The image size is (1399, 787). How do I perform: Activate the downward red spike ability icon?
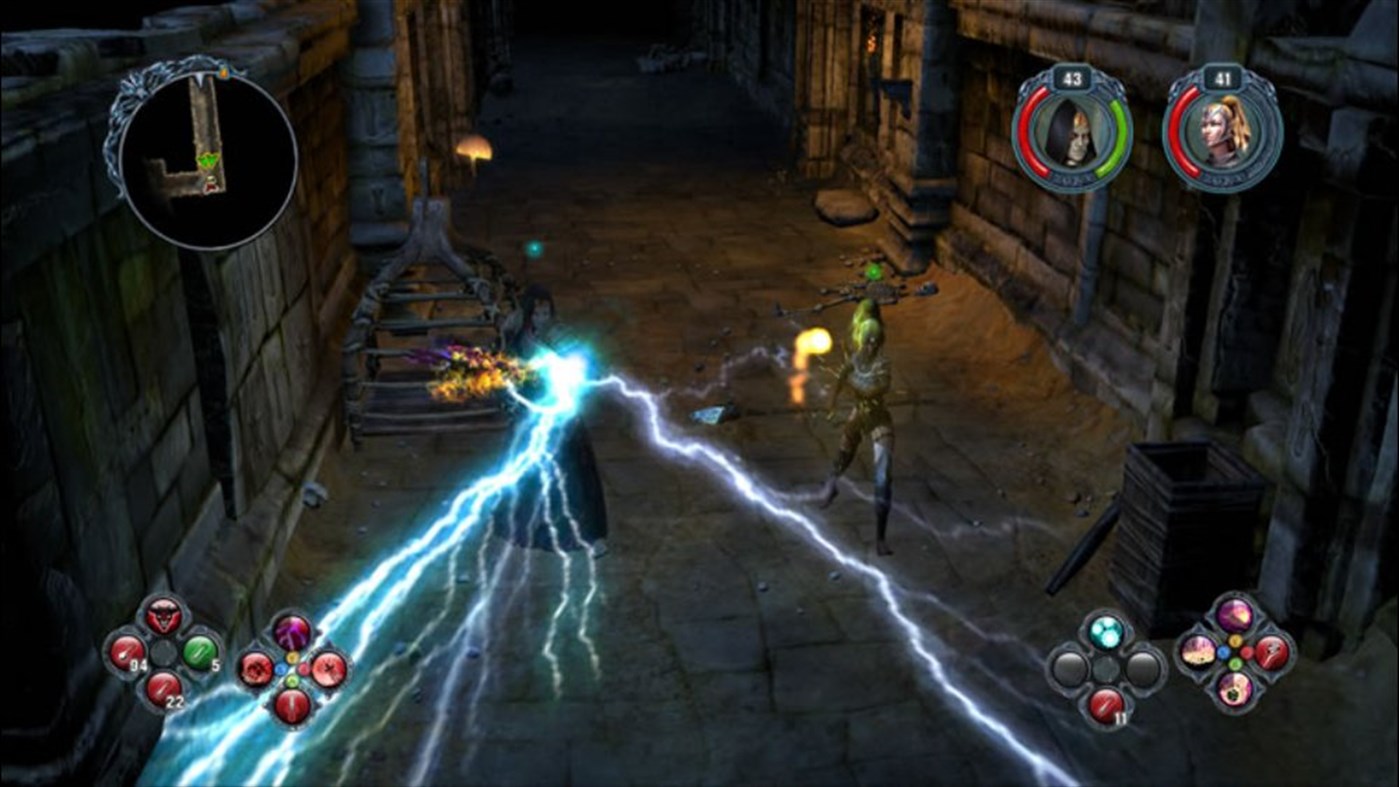[x=292, y=706]
